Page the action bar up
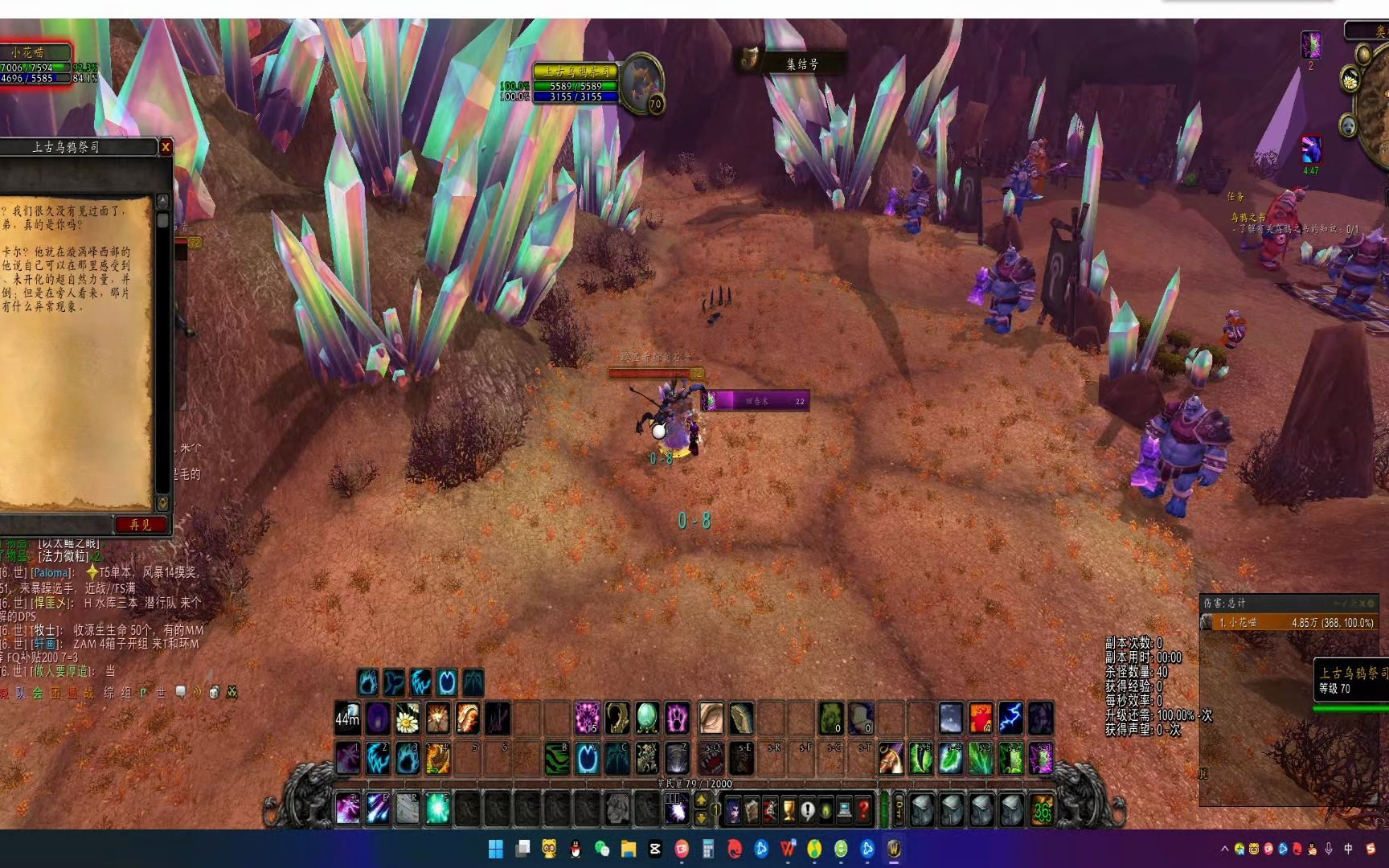Screen dimensions: 1389x868 tap(701, 800)
